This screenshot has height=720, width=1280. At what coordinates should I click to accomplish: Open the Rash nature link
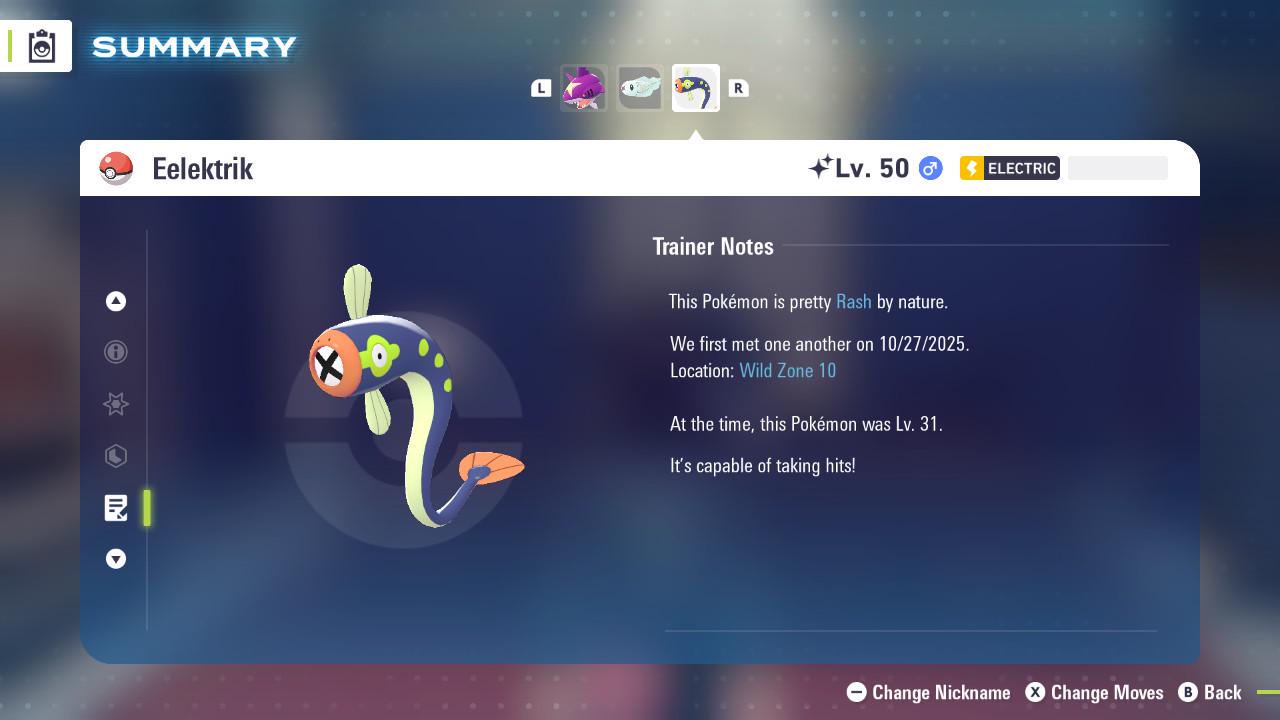pyautogui.click(x=853, y=301)
